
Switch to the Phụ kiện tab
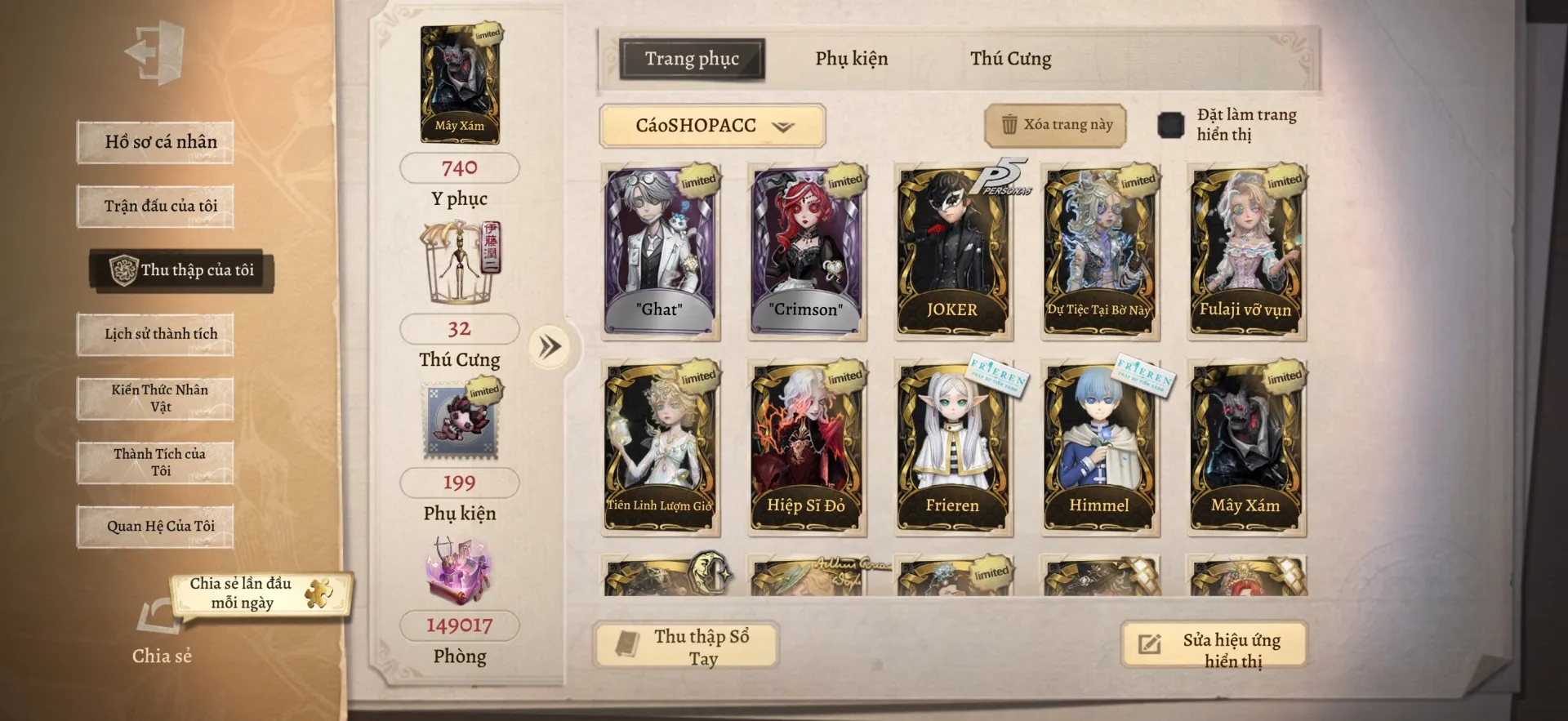[x=851, y=59]
